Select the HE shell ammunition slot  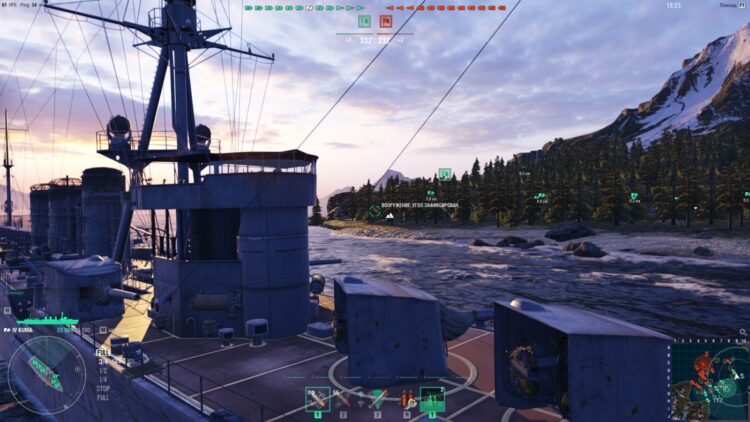click(318, 399)
